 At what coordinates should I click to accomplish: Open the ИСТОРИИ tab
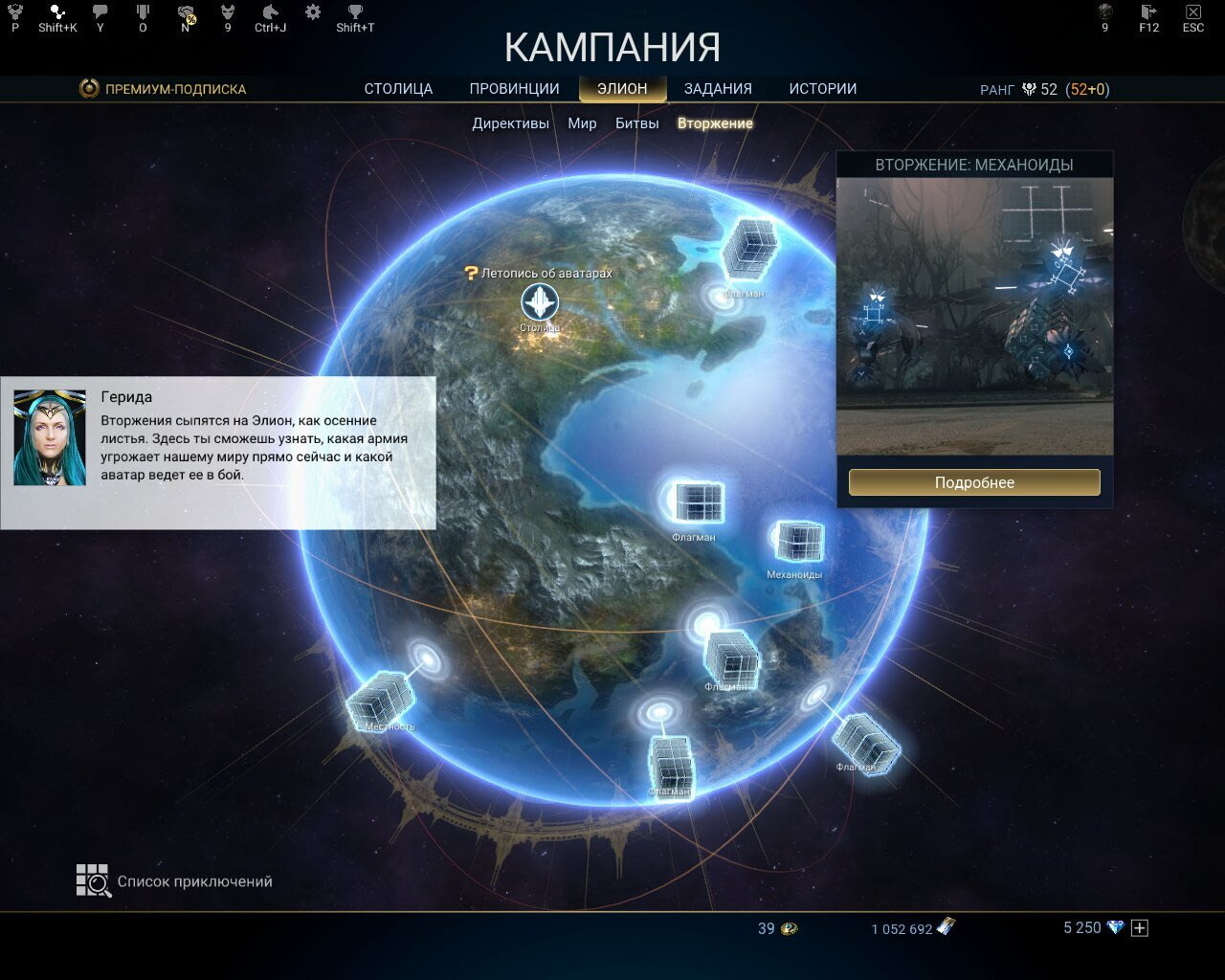click(x=823, y=88)
